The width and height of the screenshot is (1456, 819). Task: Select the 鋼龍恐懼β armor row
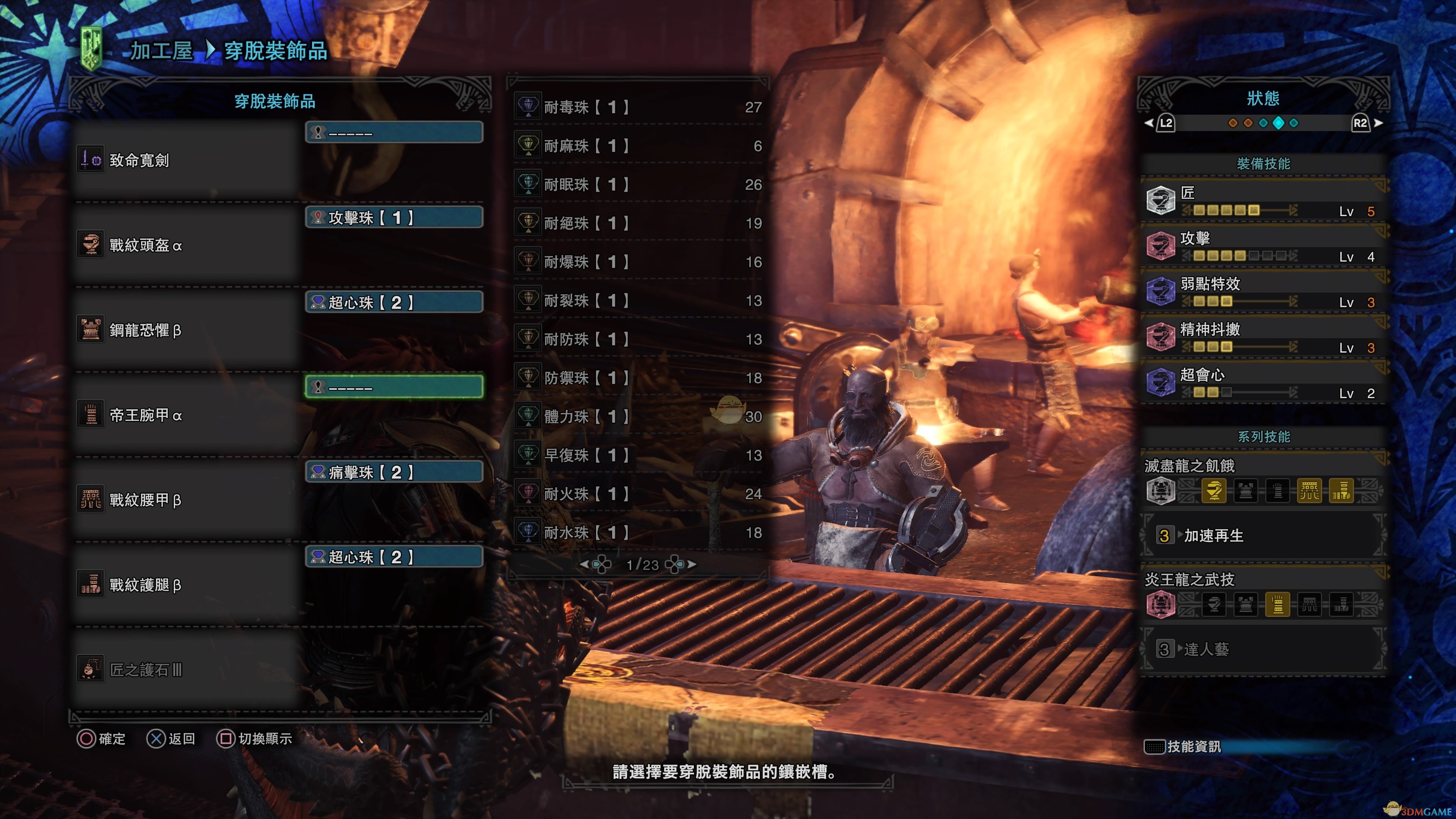tap(187, 330)
